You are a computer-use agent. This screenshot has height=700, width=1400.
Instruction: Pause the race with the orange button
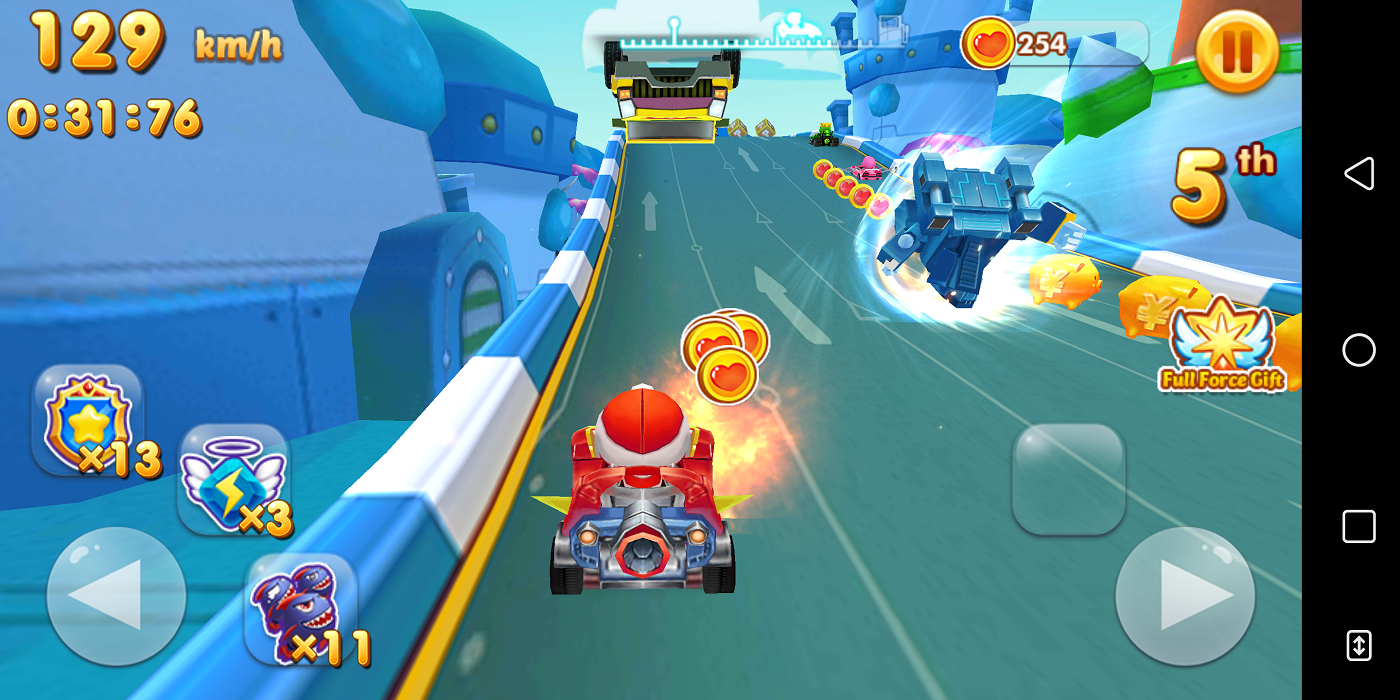tap(1237, 51)
